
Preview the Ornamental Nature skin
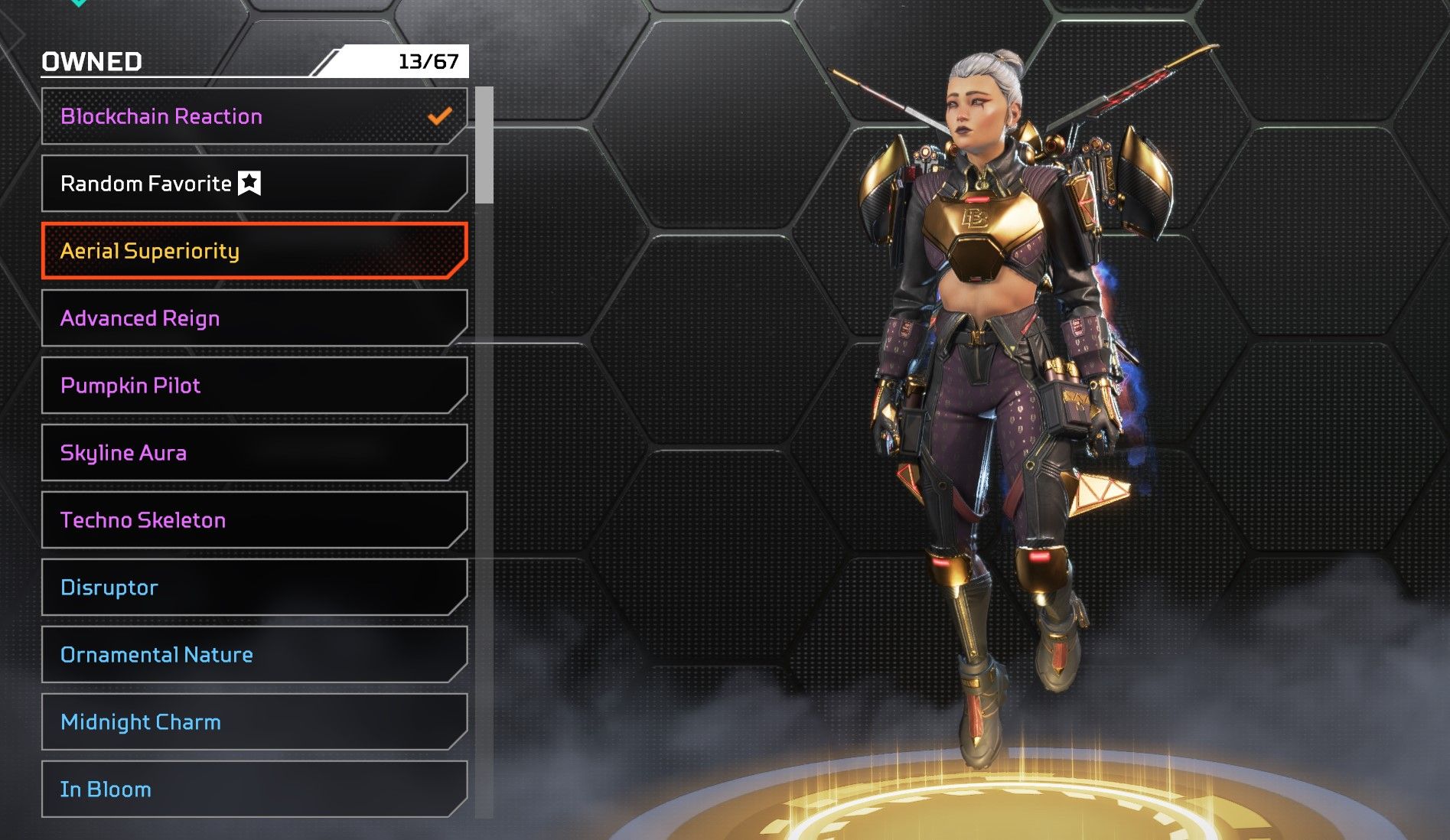(x=253, y=655)
